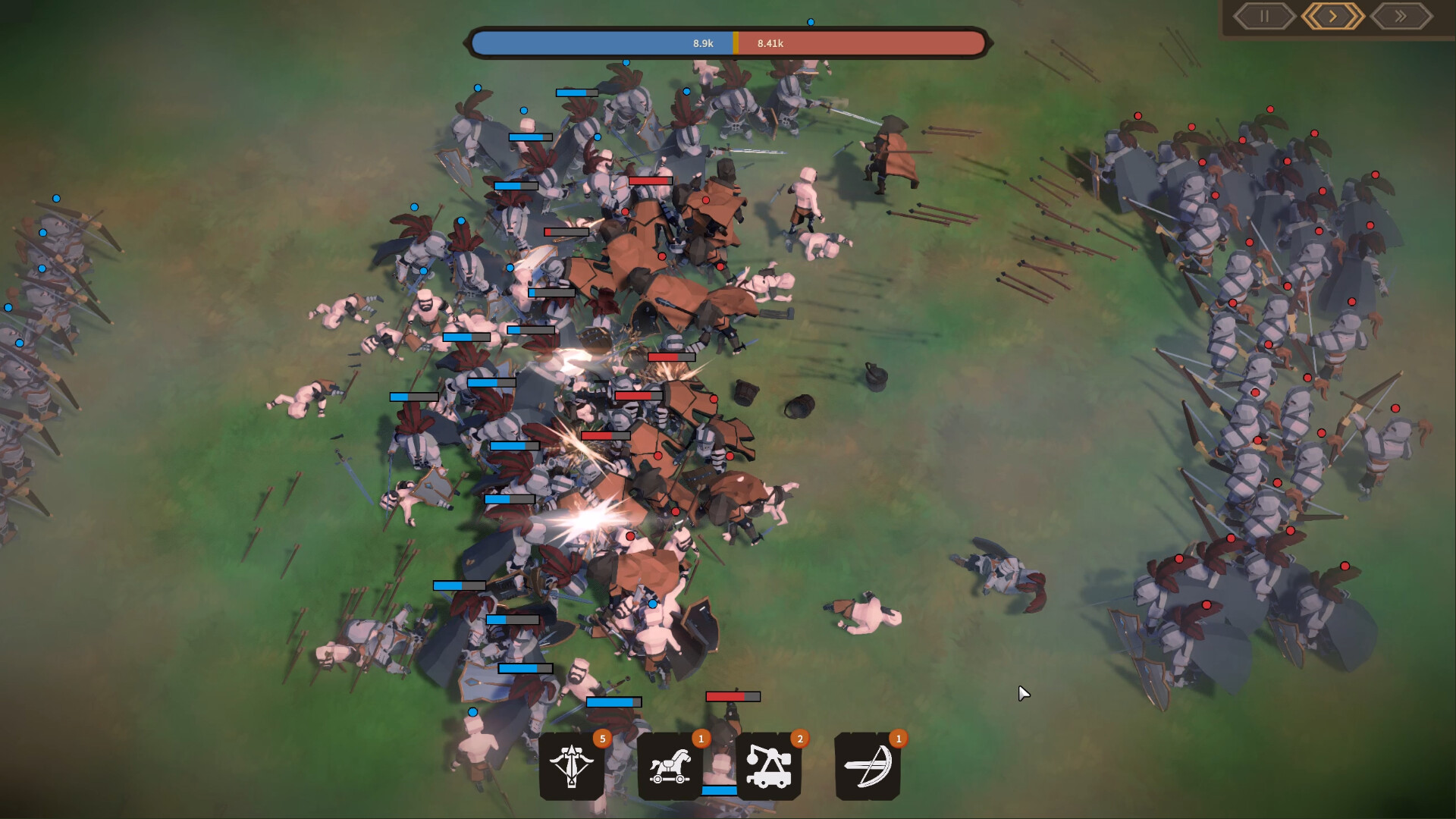Click the catapult counter badge showing 2
Viewport: 1456px width, 819px height.
point(800,738)
